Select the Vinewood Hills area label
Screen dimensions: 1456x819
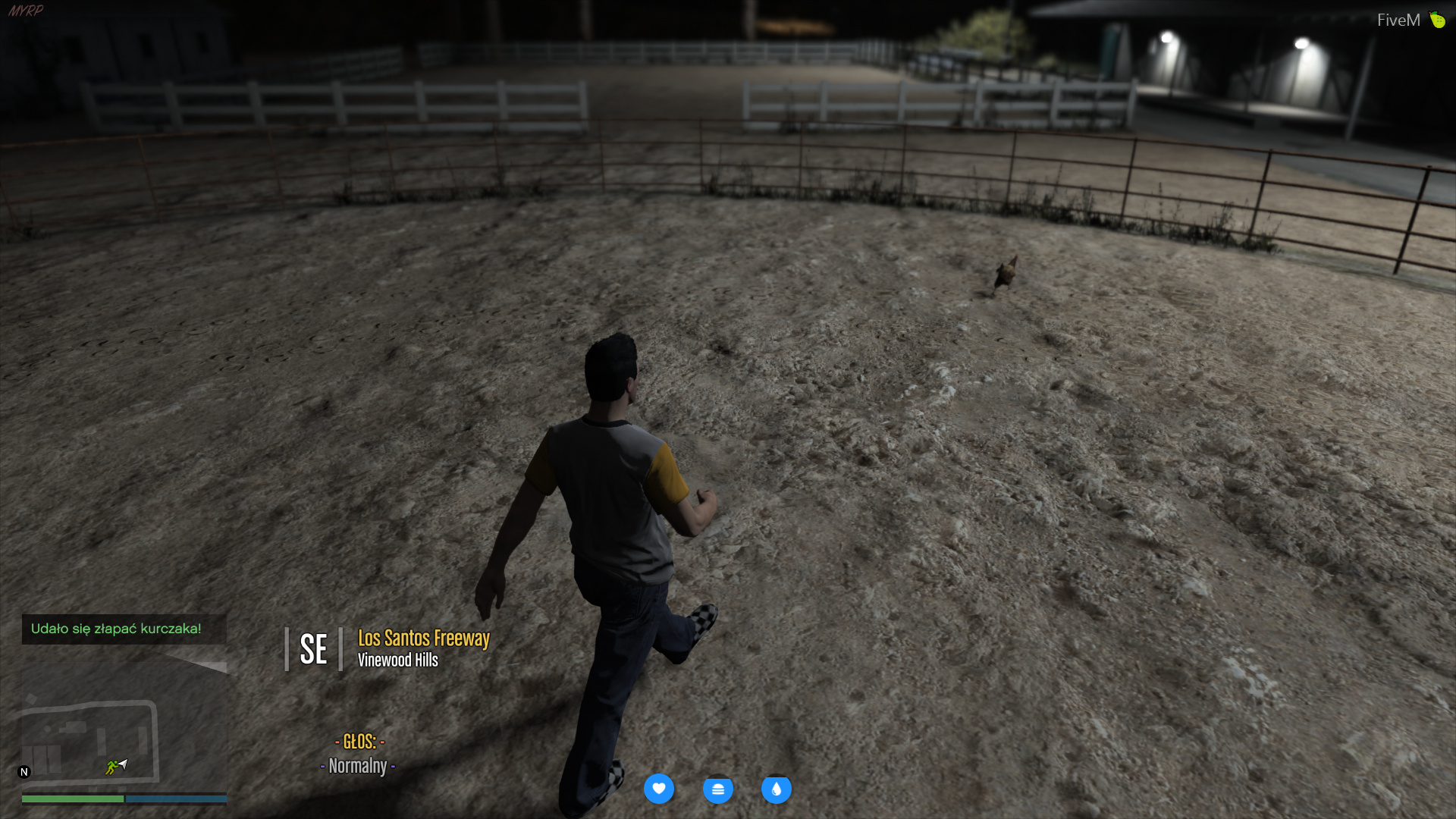pyautogui.click(x=398, y=660)
